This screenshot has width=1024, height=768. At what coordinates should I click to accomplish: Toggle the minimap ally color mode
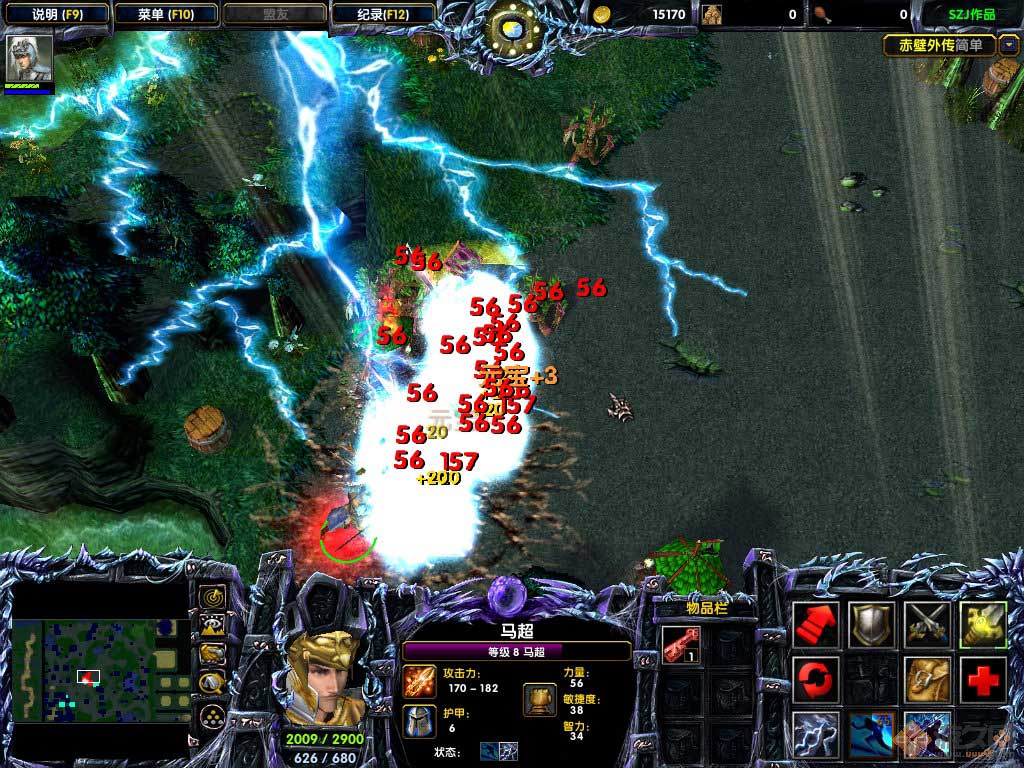[x=212, y=655]
